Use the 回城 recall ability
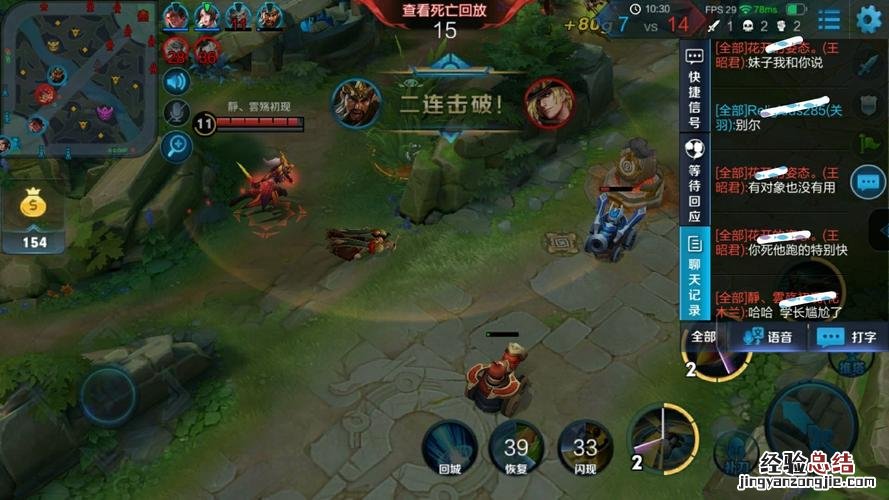This screenshot has height=500, width=889. pos(450,445)
